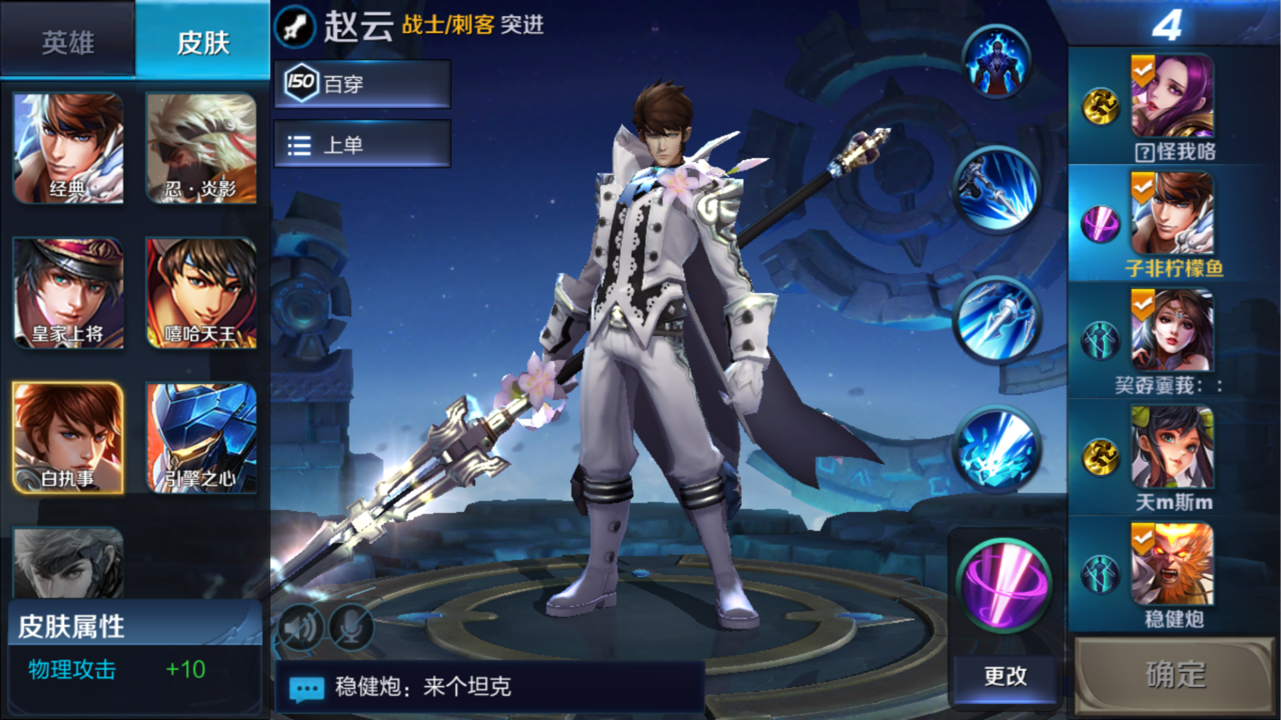Switch to the 英雄 tab

click(67, 41)
